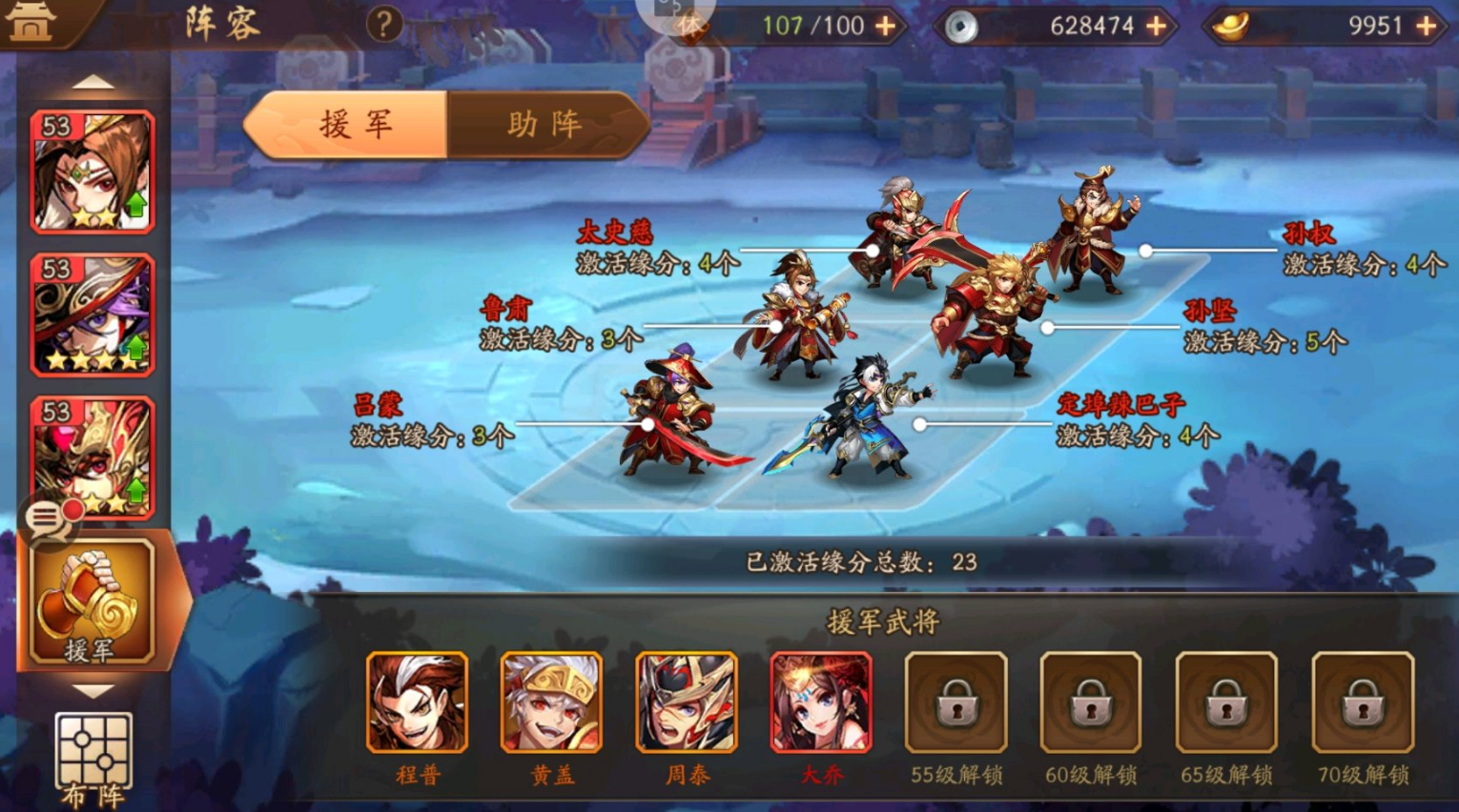Select the level 53 hero portrait at top of sidebar
Screen dimensions: 1459x812
(92, 172)
